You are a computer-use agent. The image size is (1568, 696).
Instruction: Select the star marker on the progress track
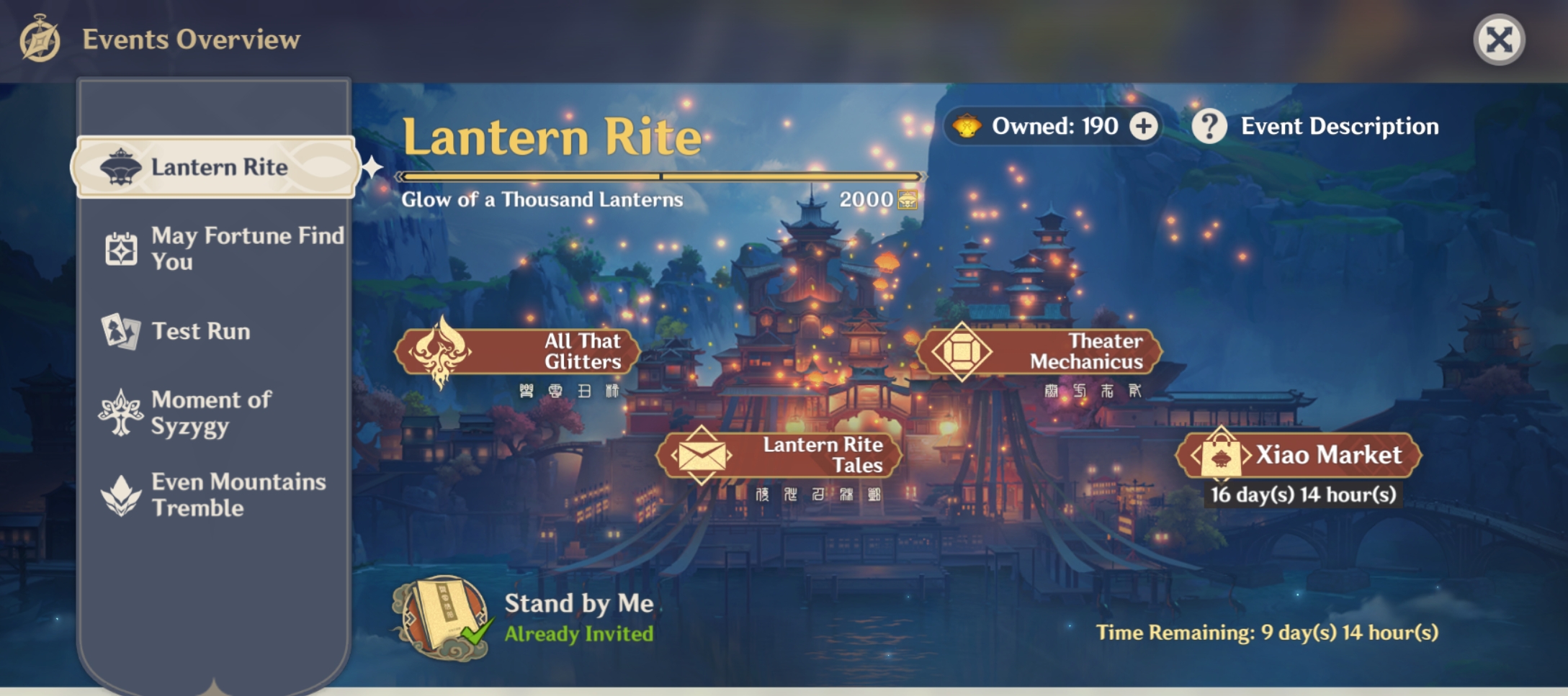[372, 168]
